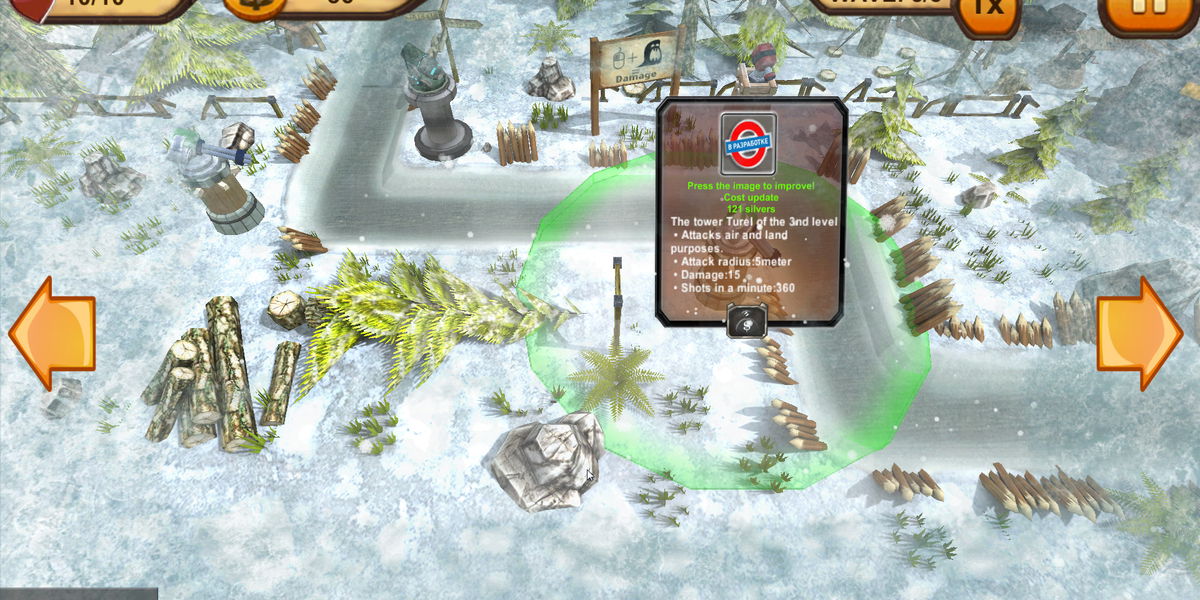1200x600 pixels.
Task: Sell the tower with the money bag button
Action: [747, 322]
